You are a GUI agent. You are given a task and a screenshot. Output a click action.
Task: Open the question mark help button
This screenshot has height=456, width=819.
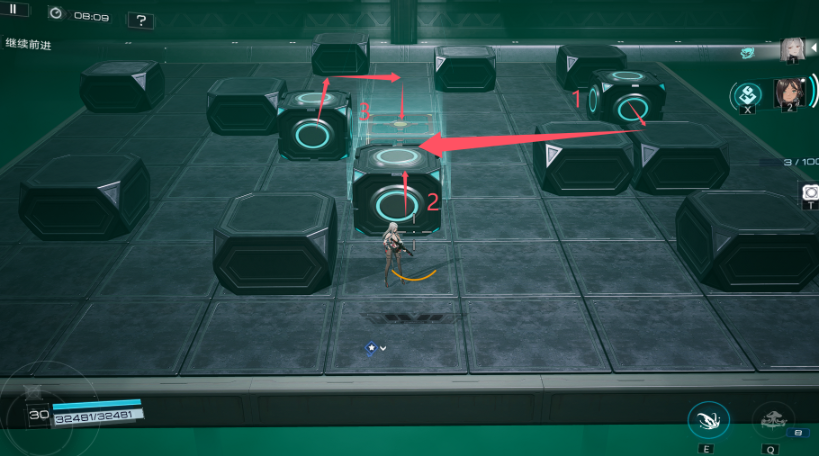pyautogui.click(x=141, y=20)
